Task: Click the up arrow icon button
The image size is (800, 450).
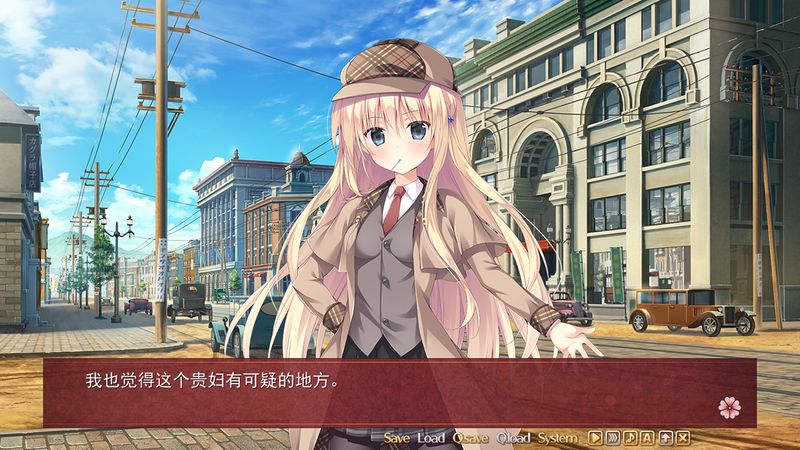Action: (x=665, y=438)
